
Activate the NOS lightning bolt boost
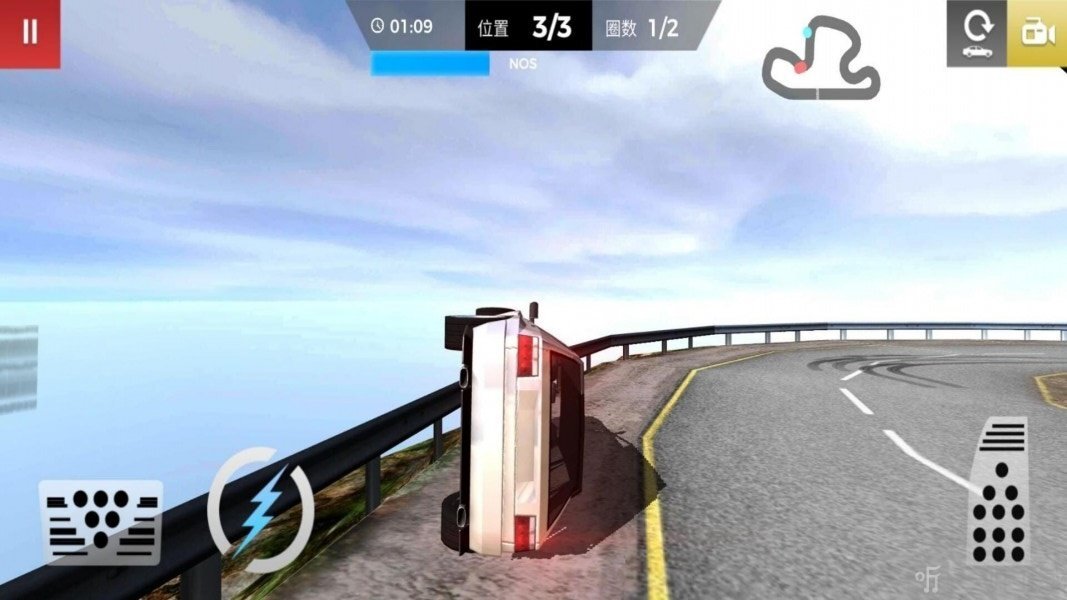261,511
